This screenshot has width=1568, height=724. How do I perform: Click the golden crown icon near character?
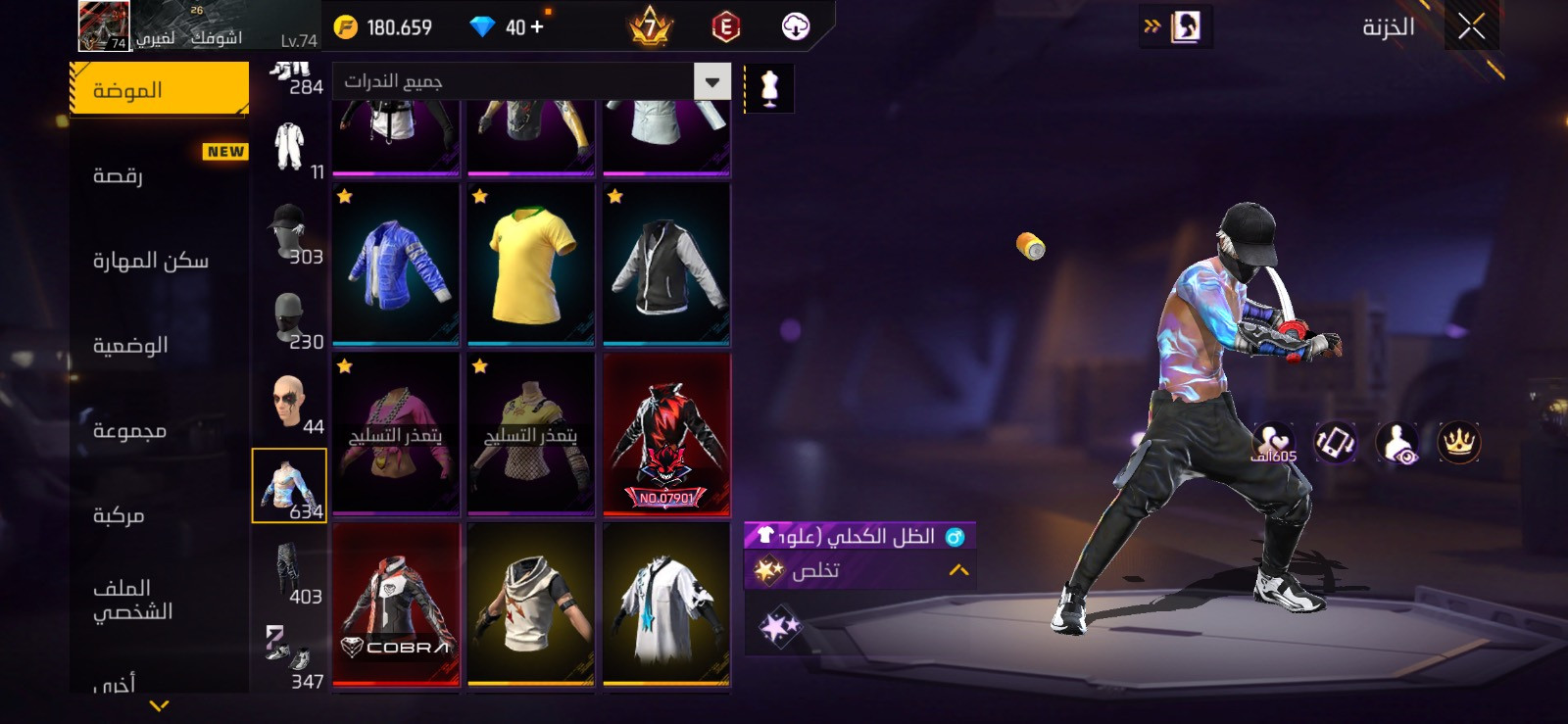1458,443
